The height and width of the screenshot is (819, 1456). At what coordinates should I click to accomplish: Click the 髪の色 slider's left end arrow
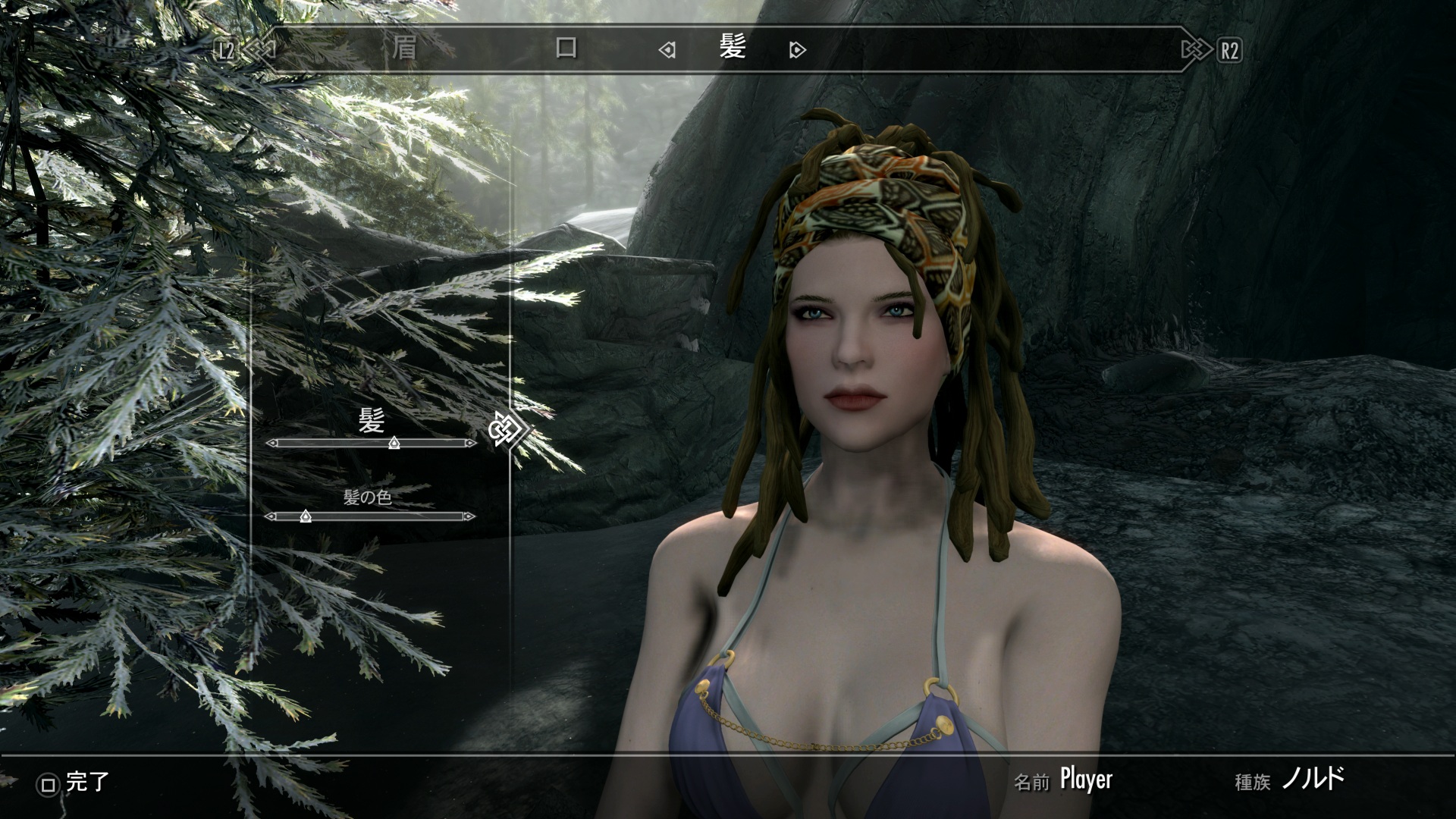[269, 516]
